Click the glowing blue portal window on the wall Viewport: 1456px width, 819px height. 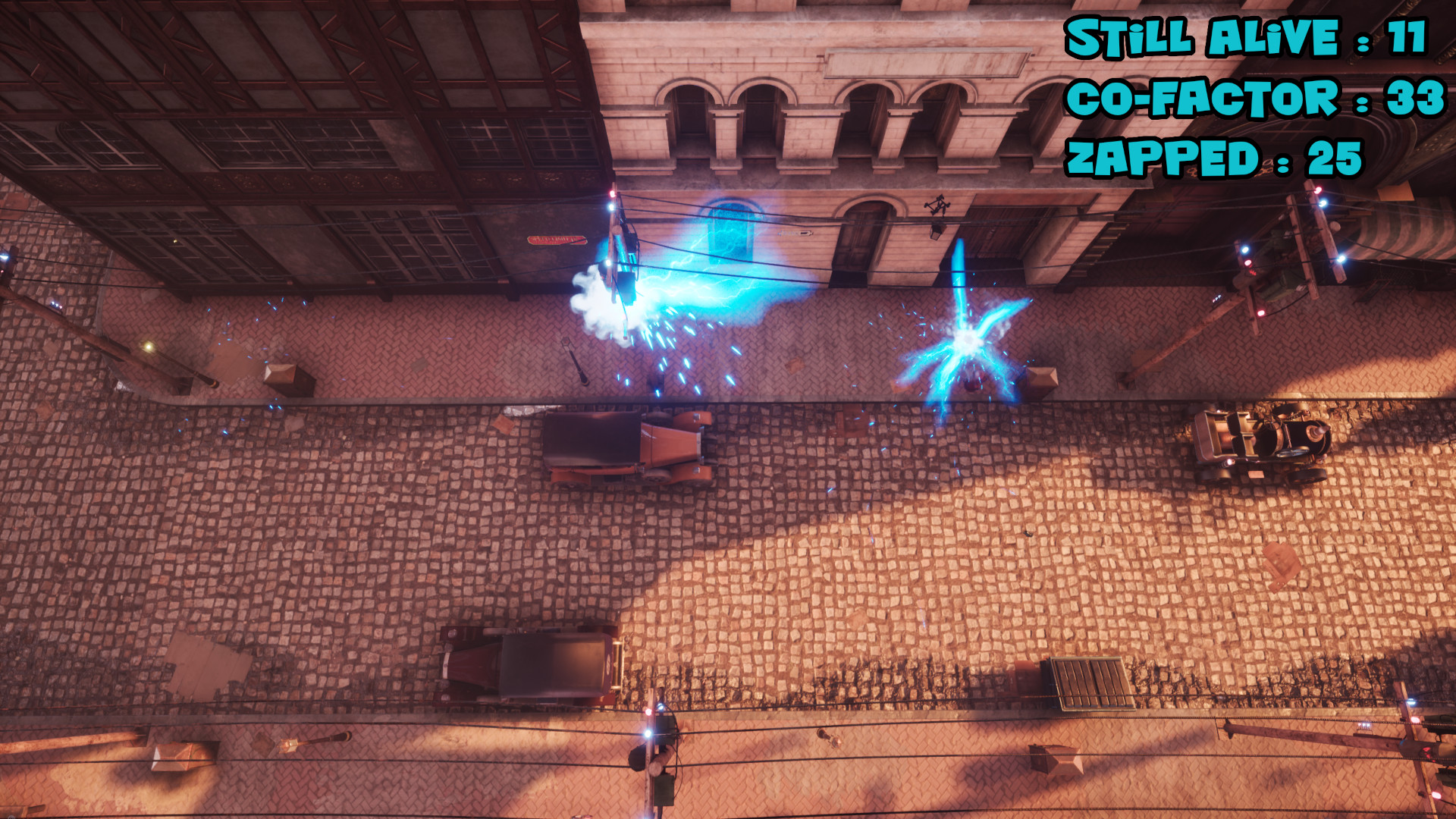(x=730, y=231)
